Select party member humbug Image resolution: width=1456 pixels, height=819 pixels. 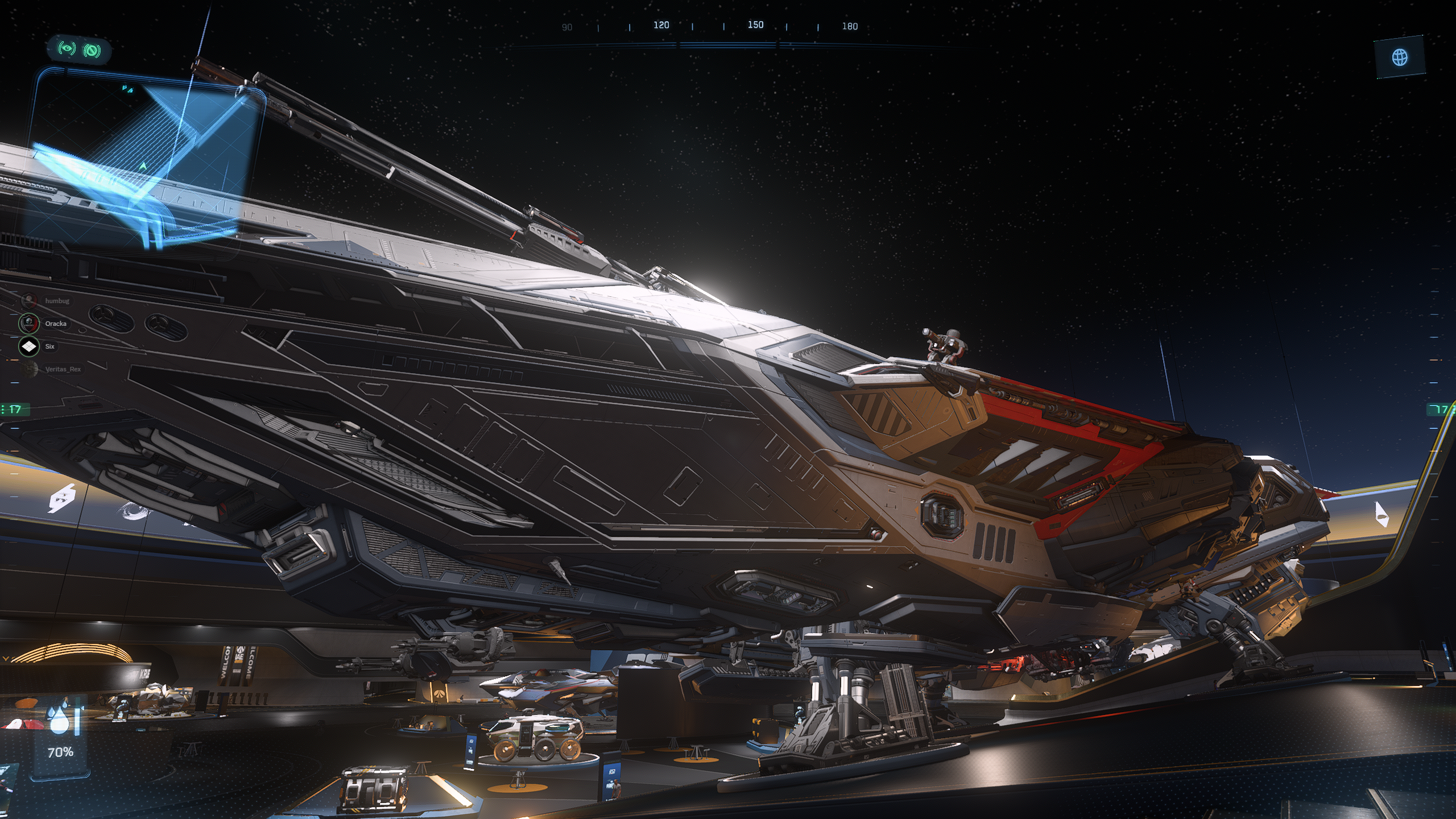(56, 301)
